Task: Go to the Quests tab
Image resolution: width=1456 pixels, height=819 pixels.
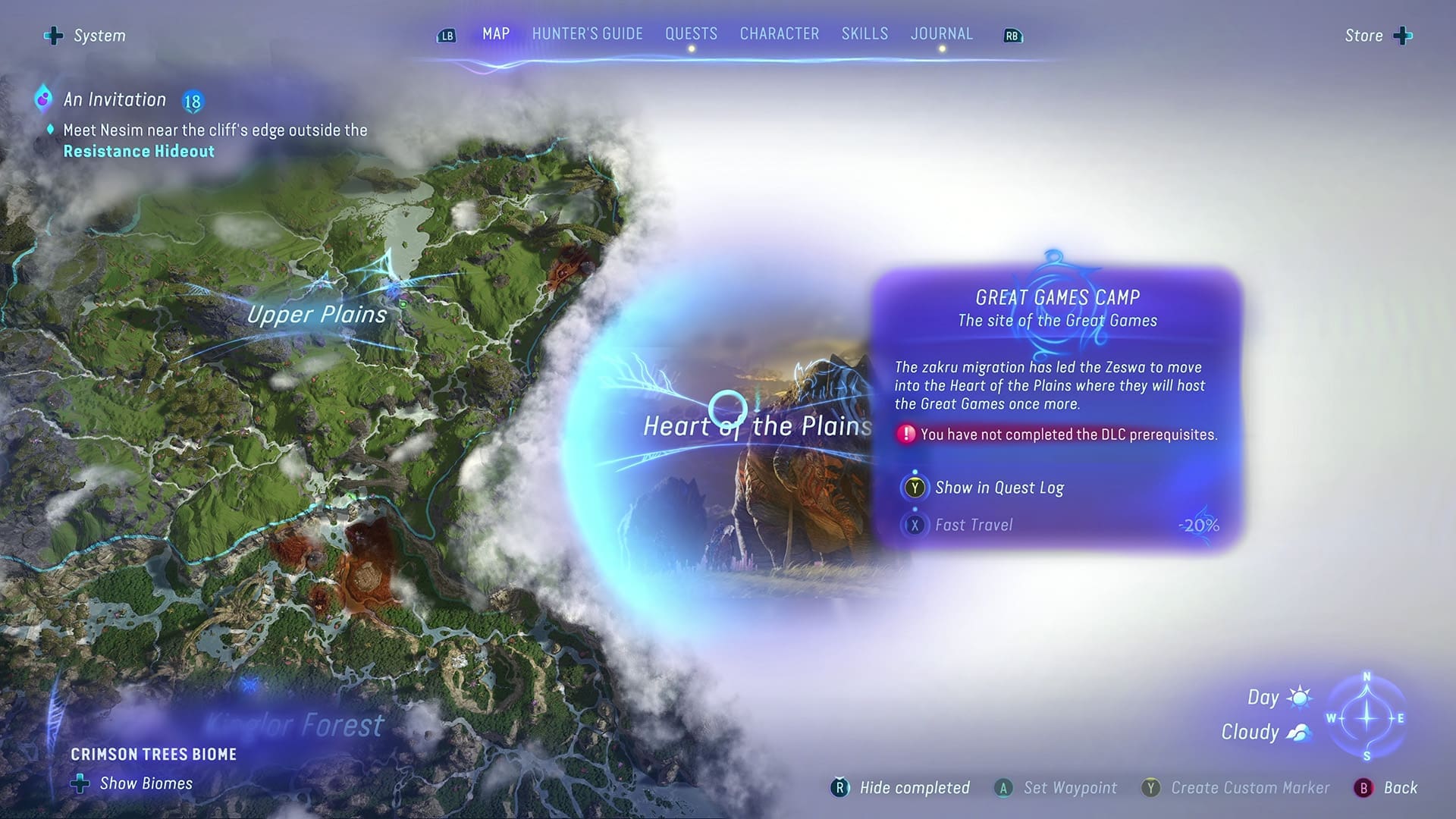Action: point(691,34)
